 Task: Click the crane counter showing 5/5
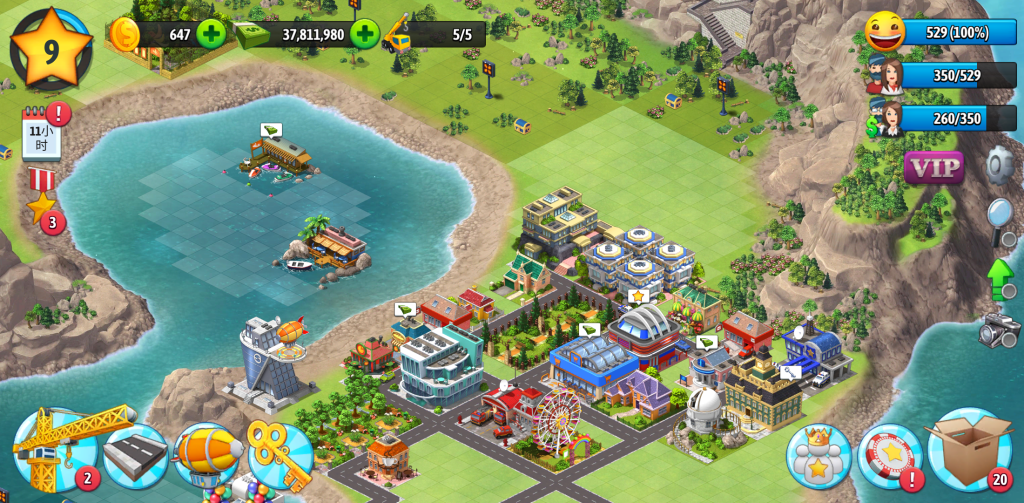tap(432, 34)
